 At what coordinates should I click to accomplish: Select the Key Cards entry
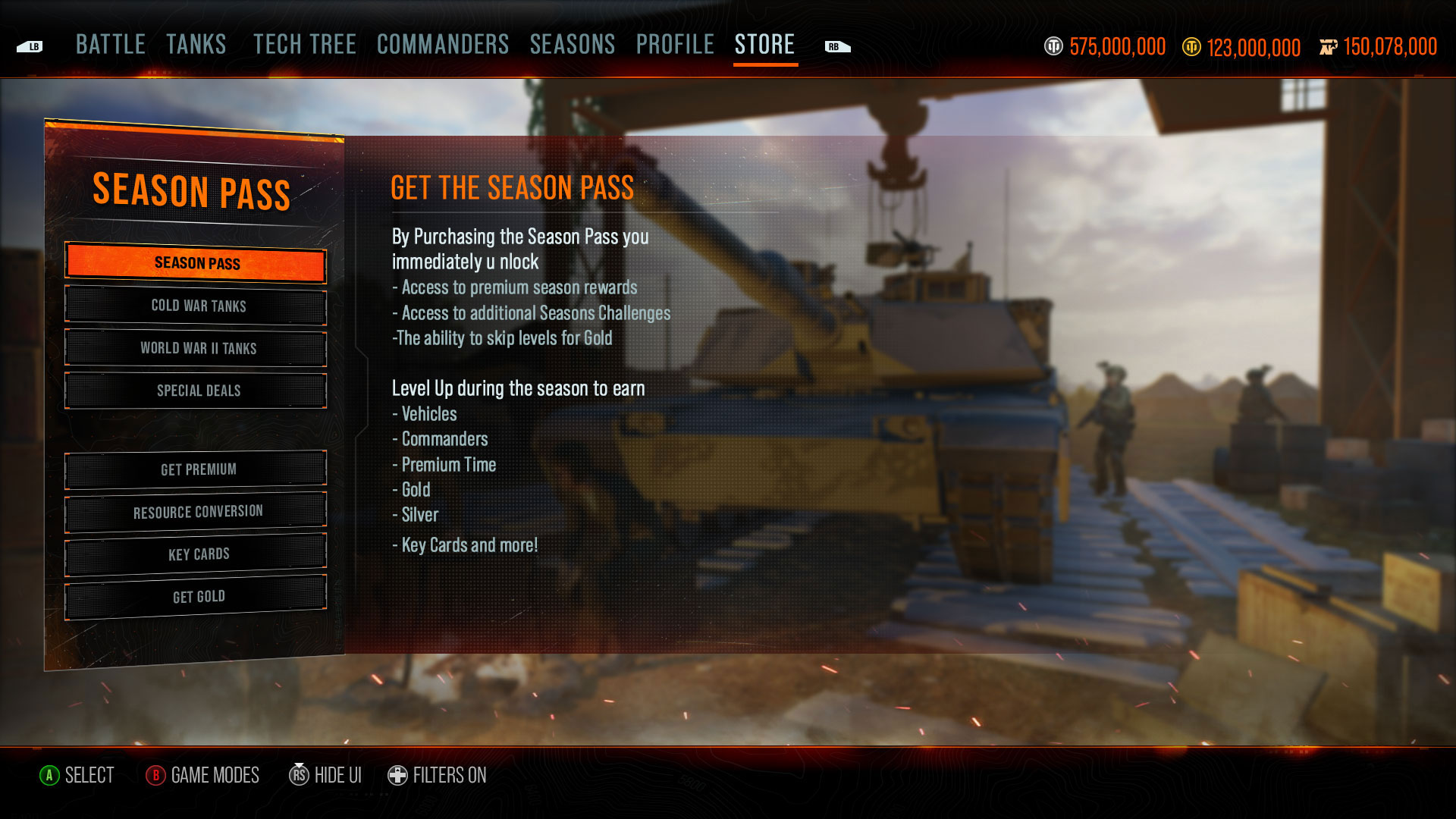[x=196, y=554]
